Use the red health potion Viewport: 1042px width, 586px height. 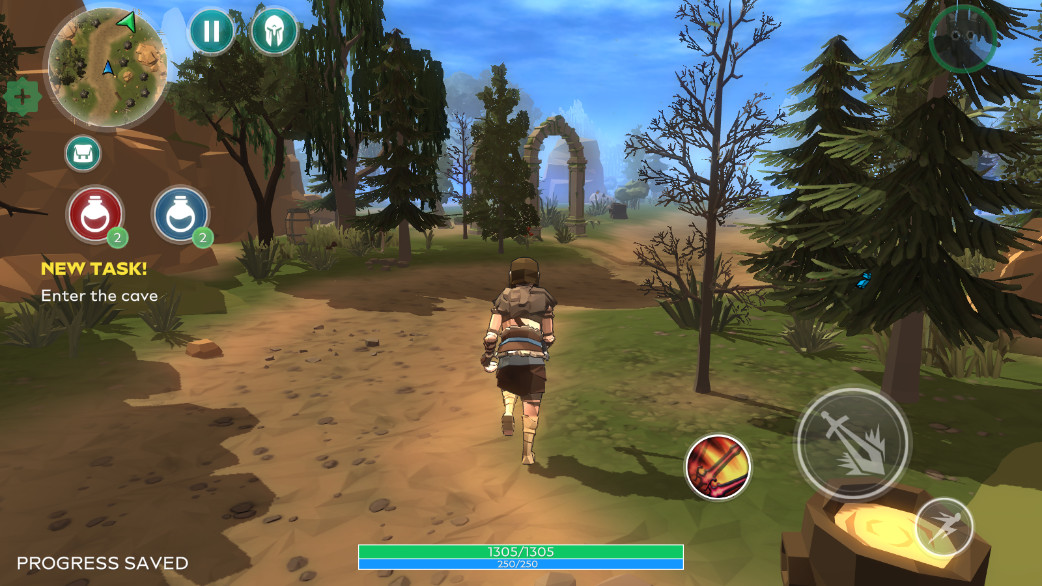coord(95,213)
